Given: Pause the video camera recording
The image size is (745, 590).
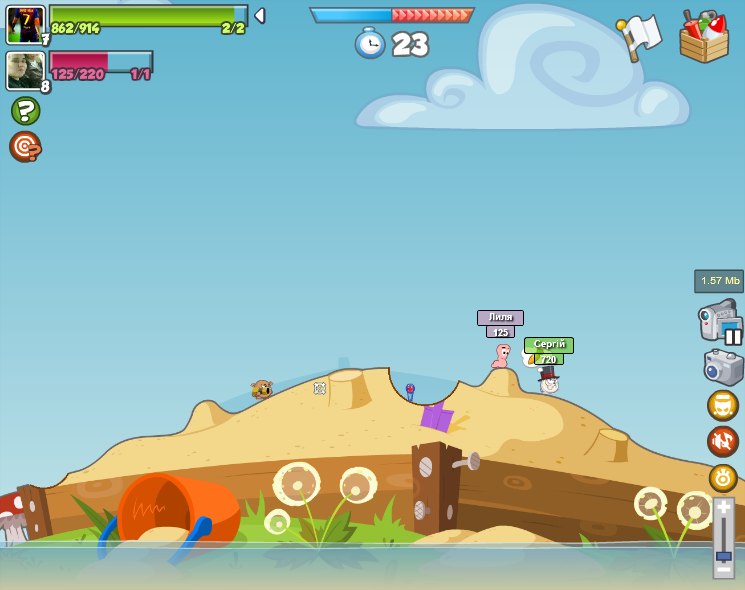Looking at the screenshot, I should pyautogui.click(x=733, y=336).
